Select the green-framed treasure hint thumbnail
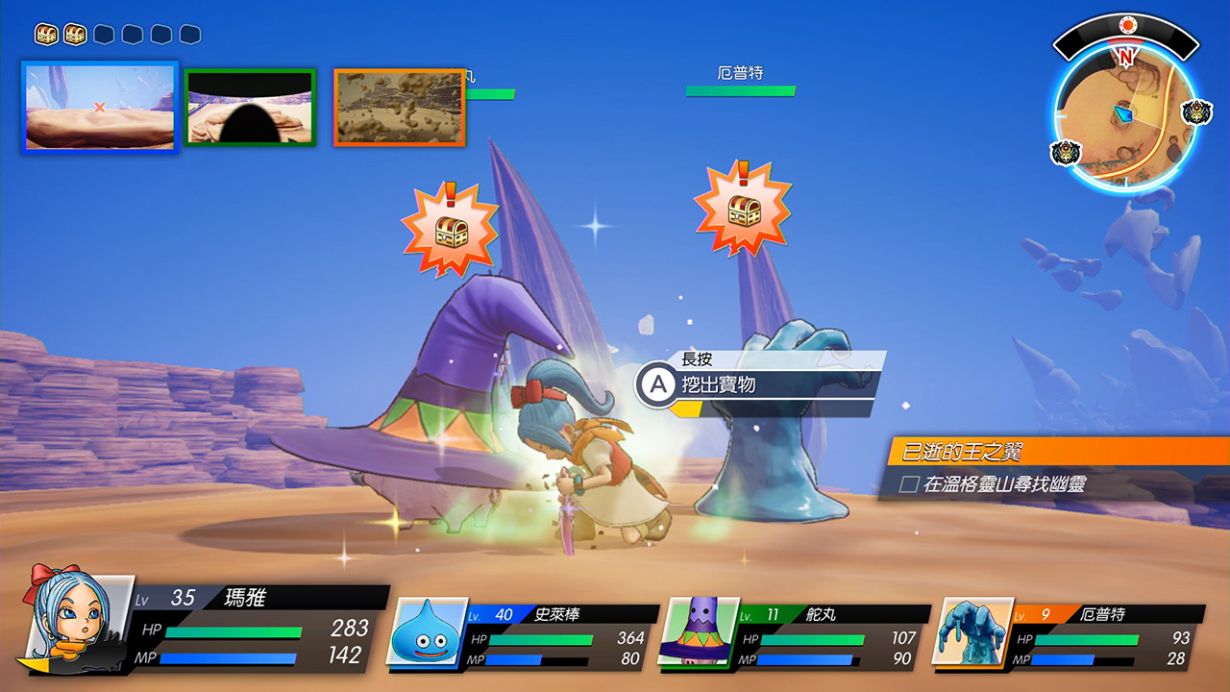 pos(251,107)
